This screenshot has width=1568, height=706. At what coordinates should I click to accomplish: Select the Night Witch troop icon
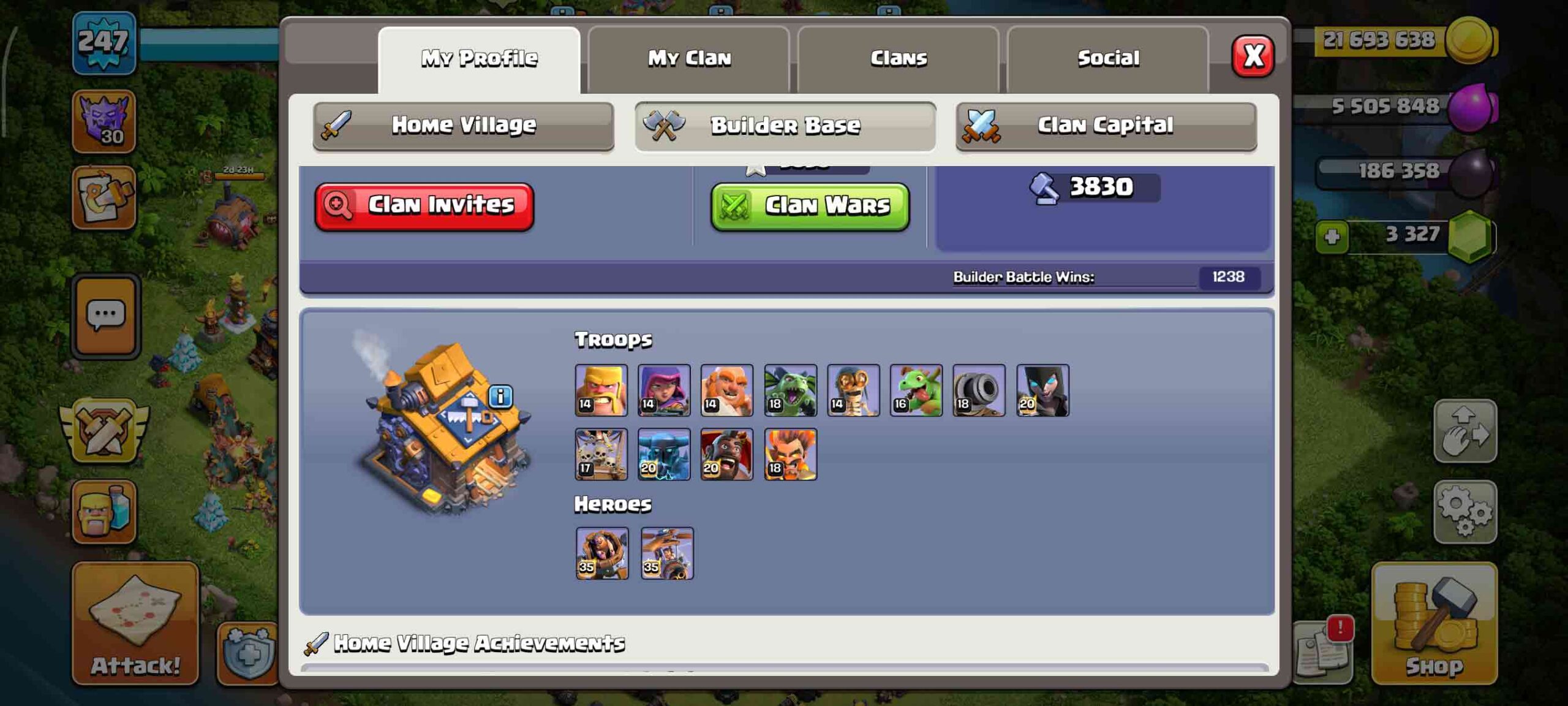pos(1042,390)
